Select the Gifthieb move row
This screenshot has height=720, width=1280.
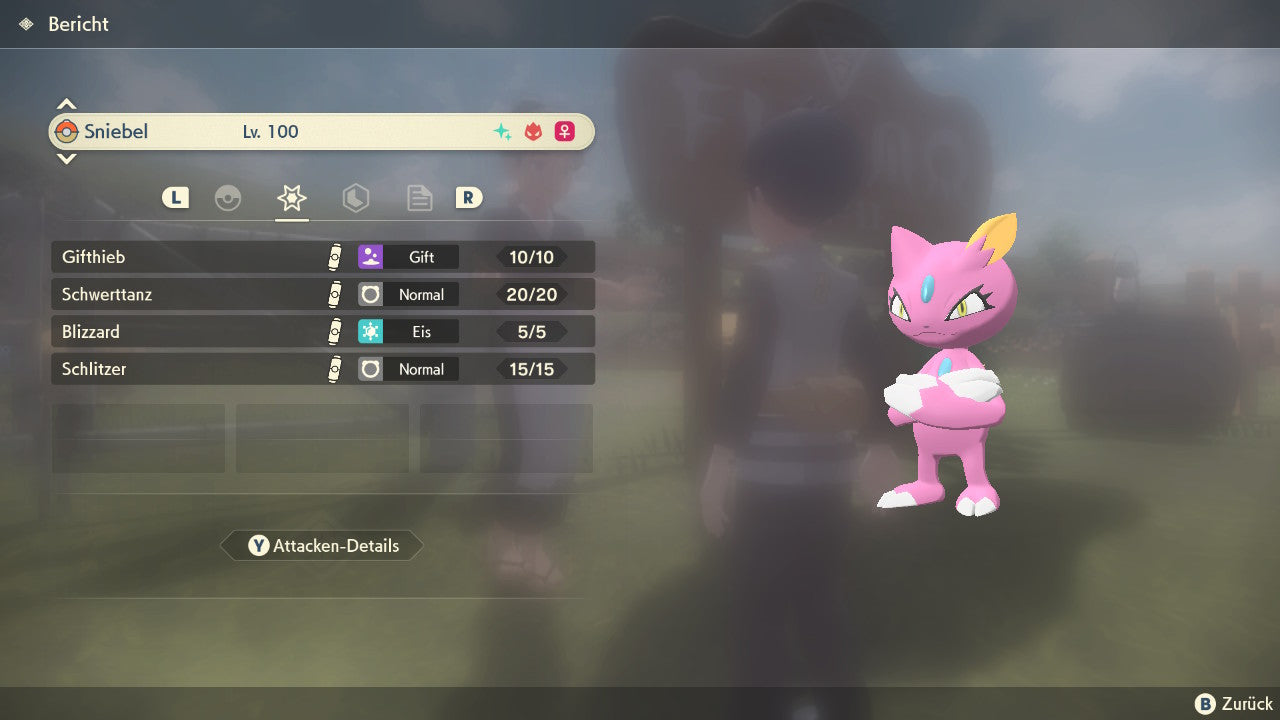(x=322, y=257)
